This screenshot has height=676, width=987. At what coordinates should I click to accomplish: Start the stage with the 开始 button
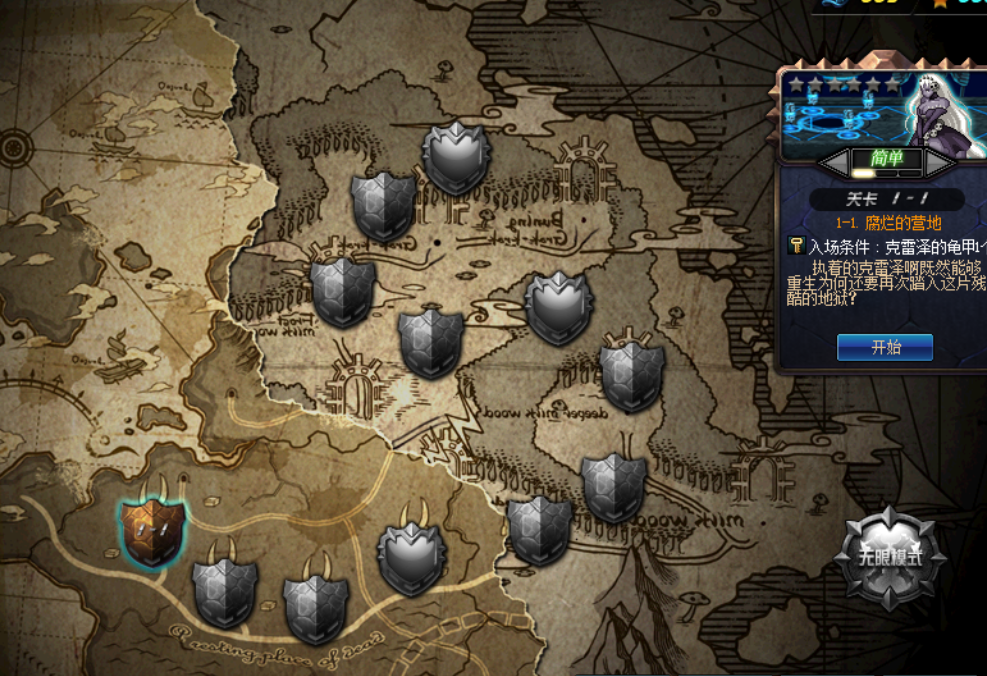point(885,347)
